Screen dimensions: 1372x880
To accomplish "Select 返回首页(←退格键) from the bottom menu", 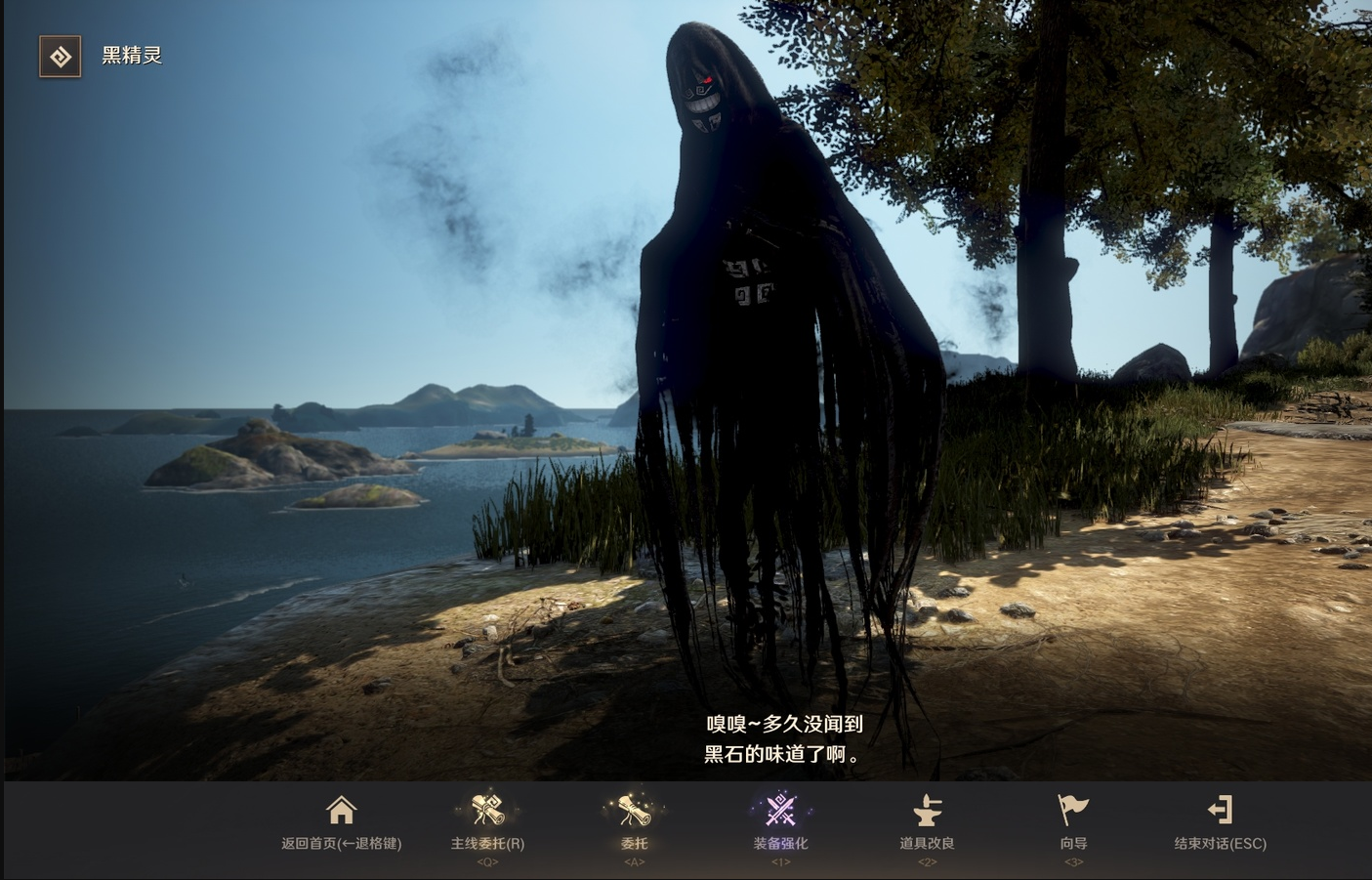I will (x=340, y=842).
